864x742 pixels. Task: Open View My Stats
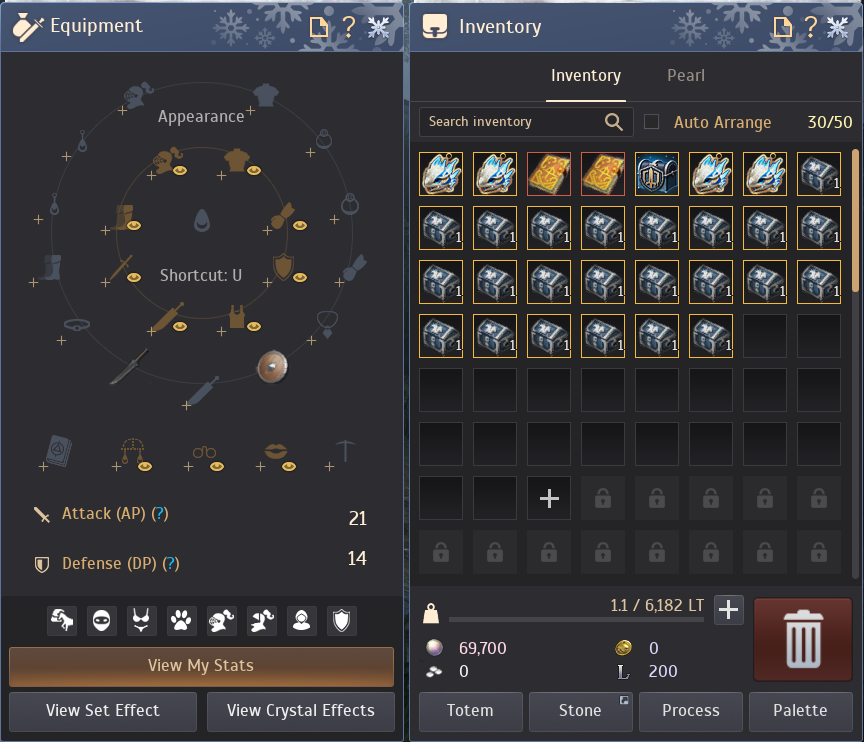point(201,666)
